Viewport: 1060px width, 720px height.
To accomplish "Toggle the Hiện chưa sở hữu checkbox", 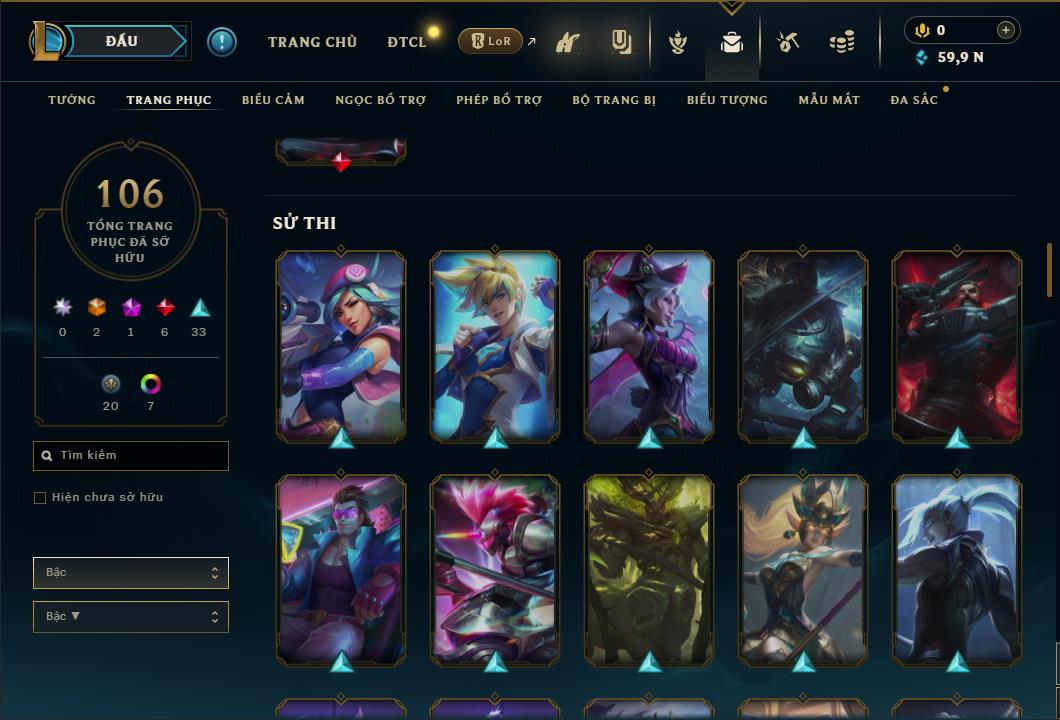I will 40,498.
